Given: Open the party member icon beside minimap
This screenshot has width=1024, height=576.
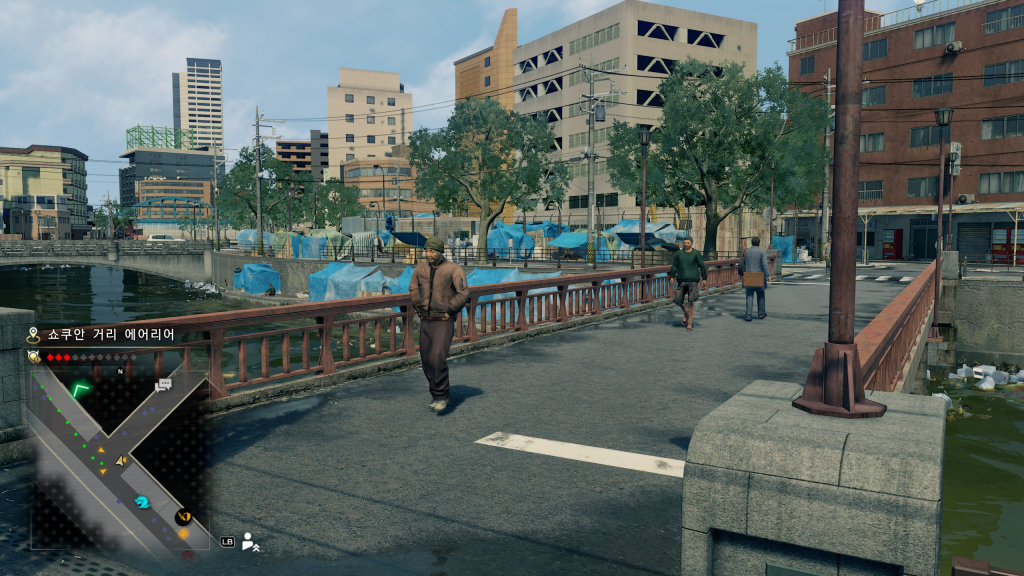Looking at the screenshot, I should click(250, 541).
